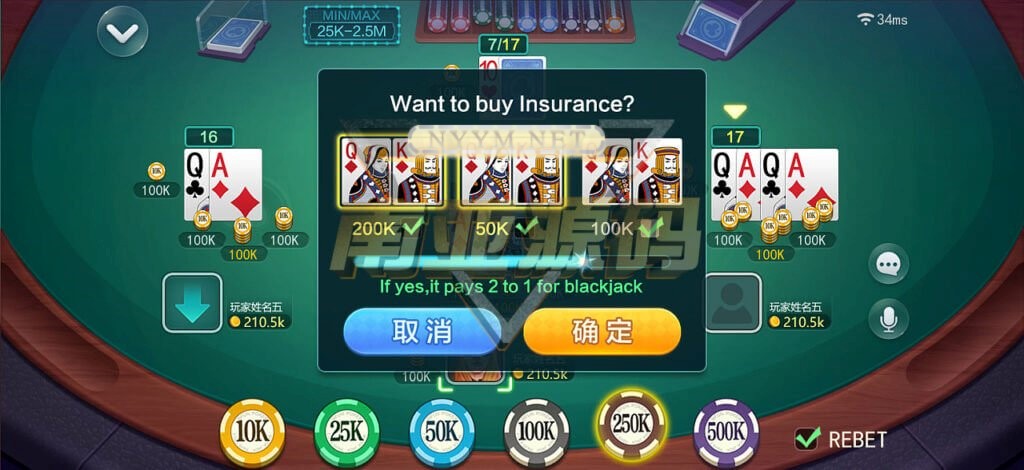This screenshot has height=470, width=1024.
Task: Select the 100K black chip
Action: point(536,433)
